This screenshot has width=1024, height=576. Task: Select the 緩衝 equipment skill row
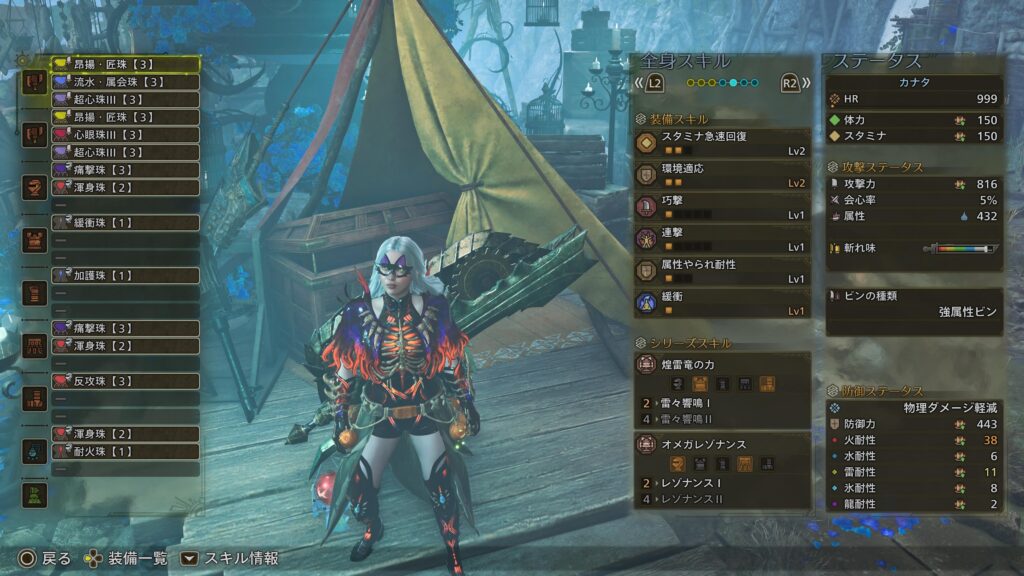pos(721,303)
